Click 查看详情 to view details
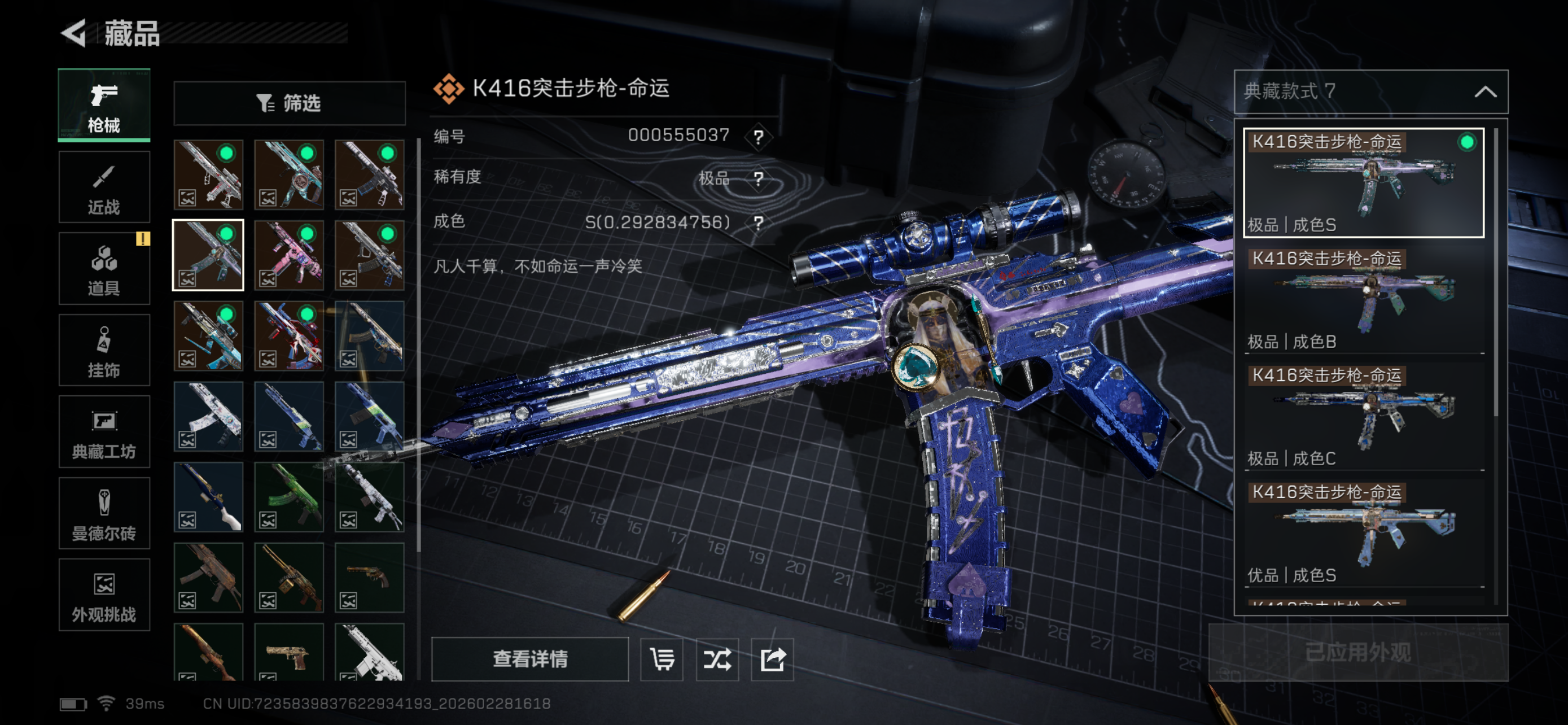 [529, 658]
